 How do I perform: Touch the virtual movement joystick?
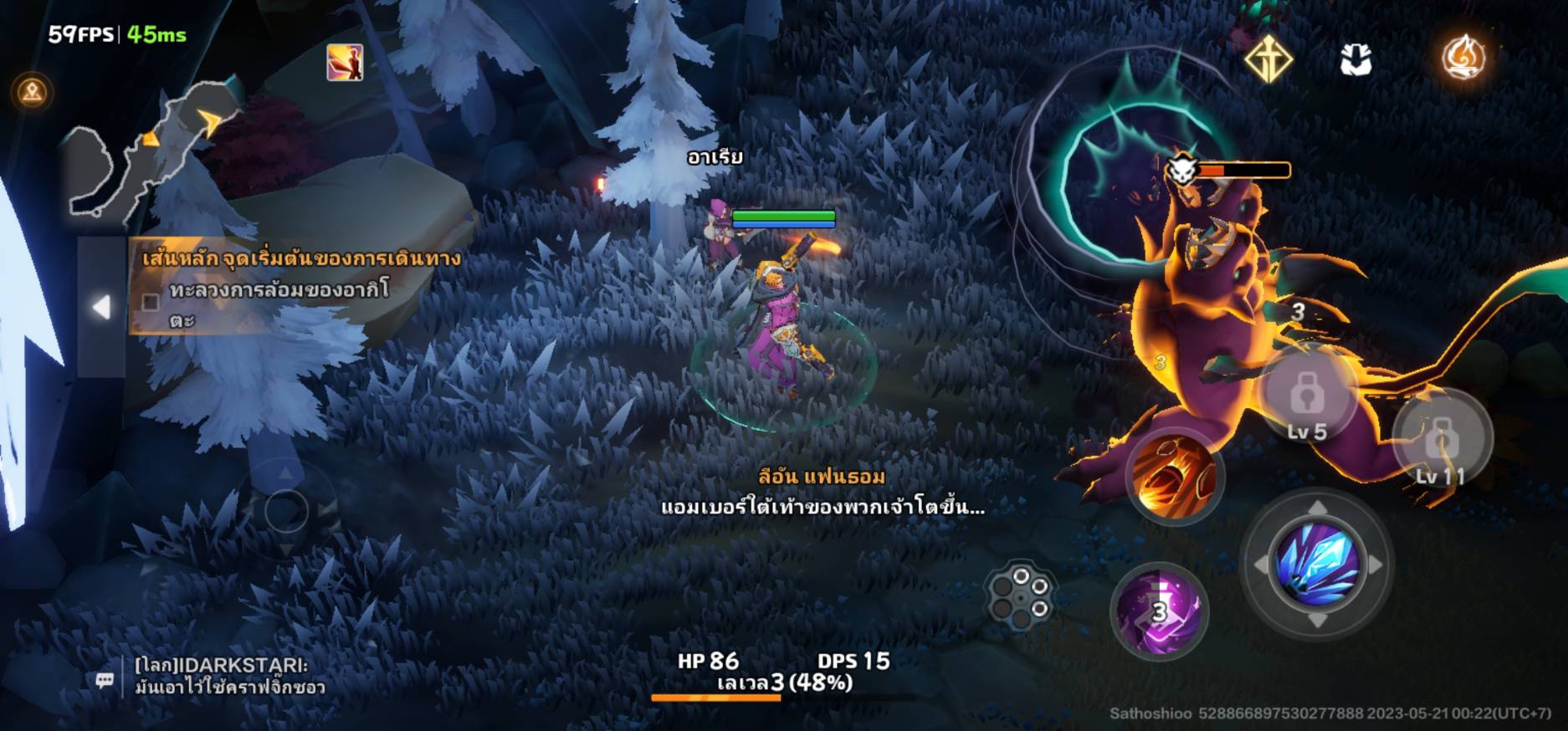pos(285,509)
